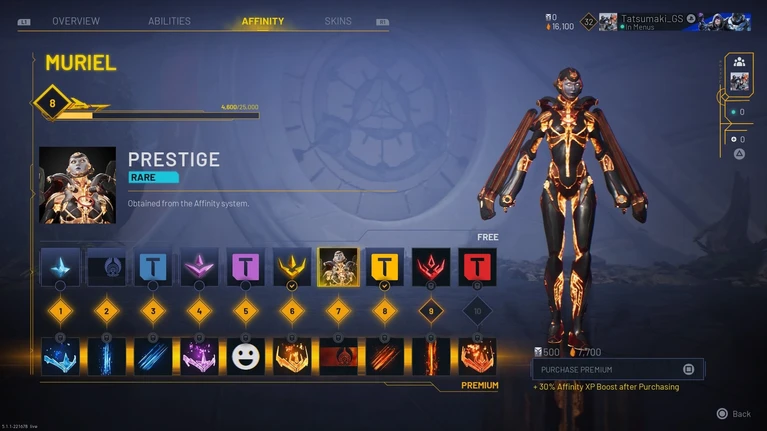Choose the yellow T banner free reward

[x=384, y=267]
